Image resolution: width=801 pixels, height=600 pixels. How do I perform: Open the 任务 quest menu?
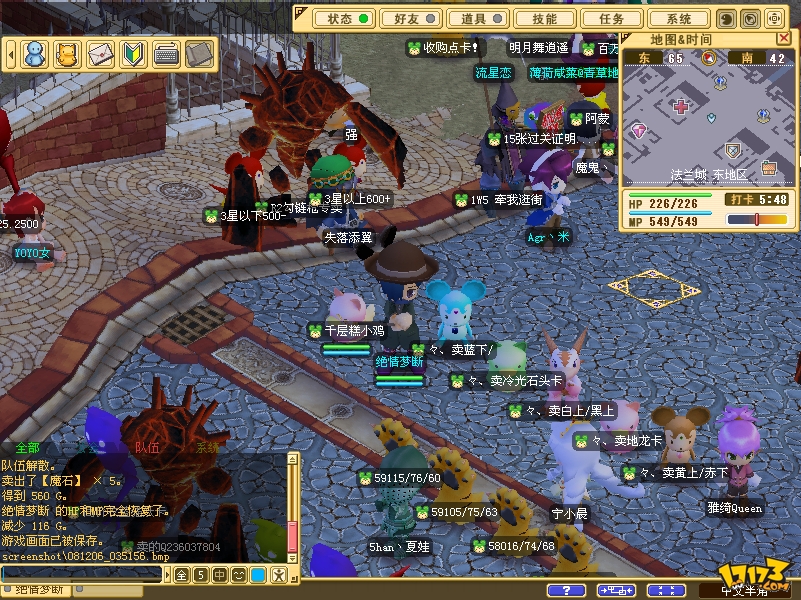tap(612, 18)
